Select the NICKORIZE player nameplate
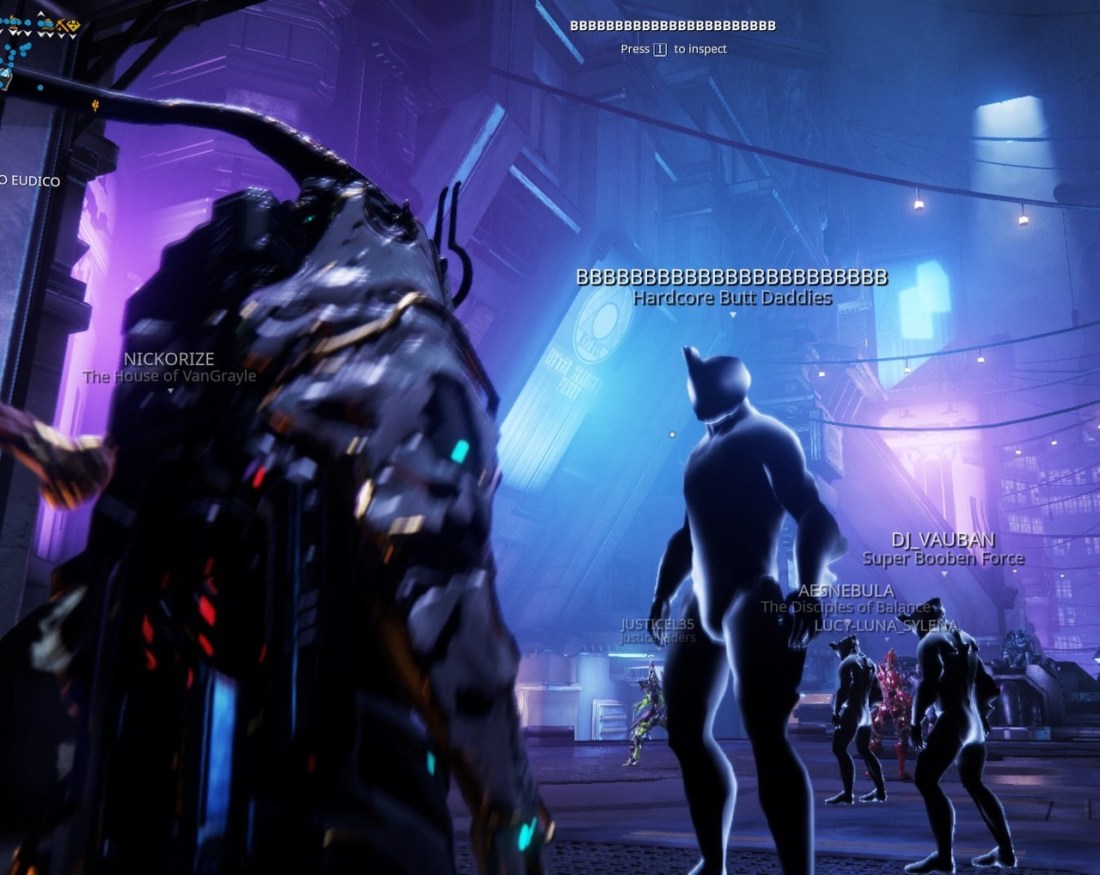Viewport: 1100px width, 875px height. pos(169,359)
